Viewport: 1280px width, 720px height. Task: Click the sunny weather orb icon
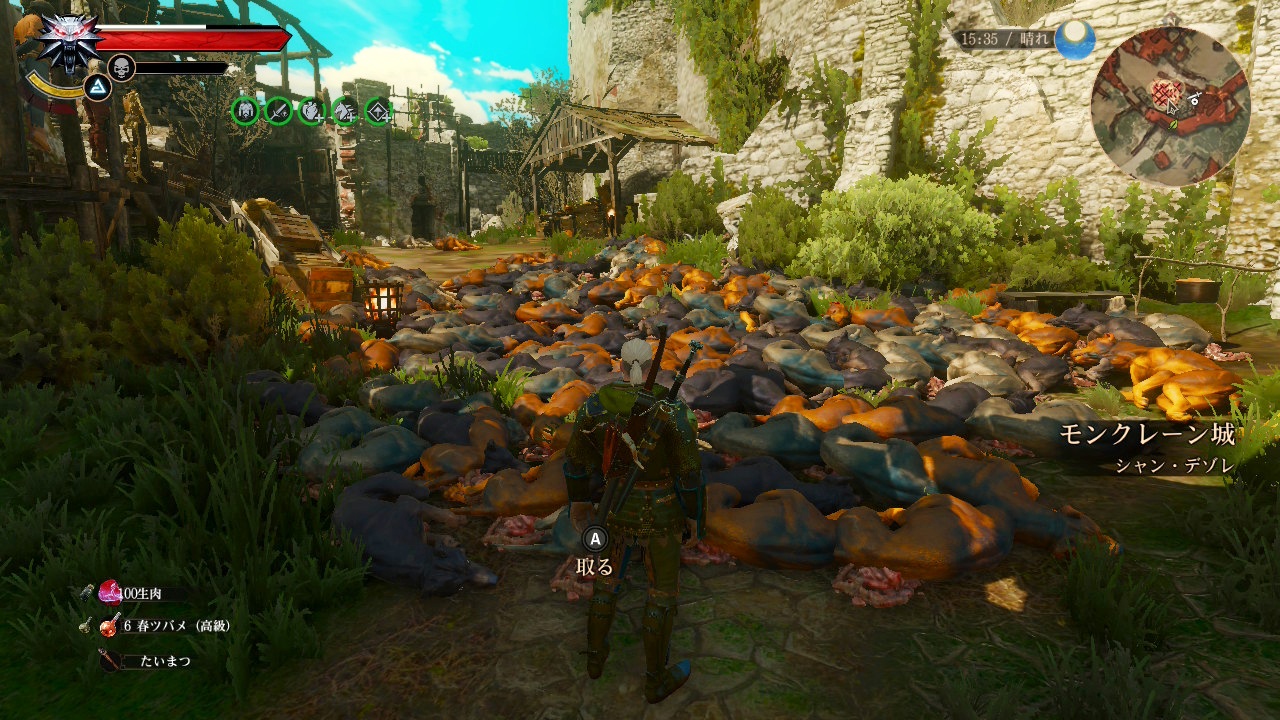pos(1074,39)
